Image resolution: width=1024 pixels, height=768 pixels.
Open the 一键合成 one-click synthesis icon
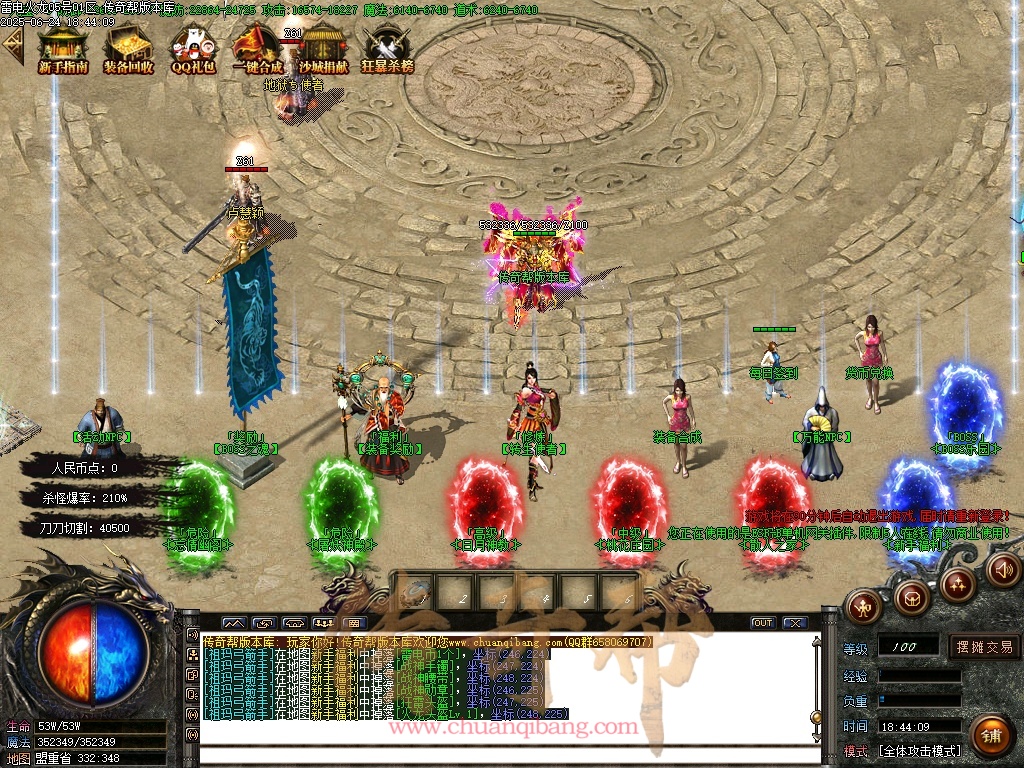coord(257,49)
